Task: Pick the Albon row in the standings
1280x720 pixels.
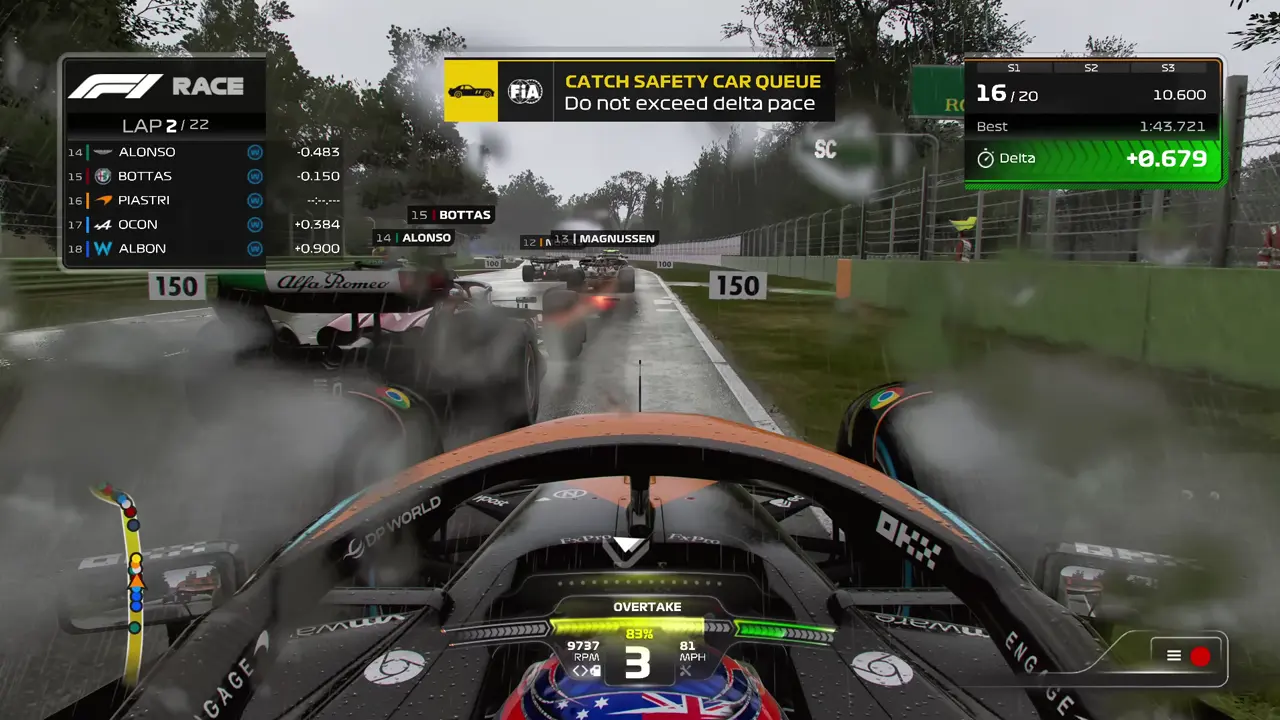Action: click(200, 248)
